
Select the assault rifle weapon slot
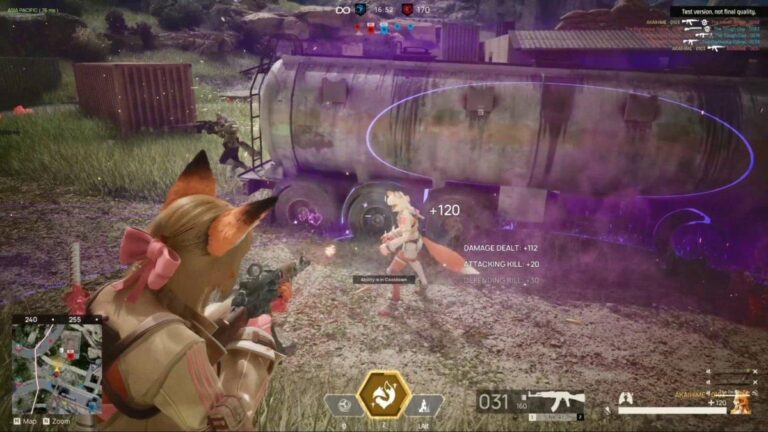pos(556,402)
